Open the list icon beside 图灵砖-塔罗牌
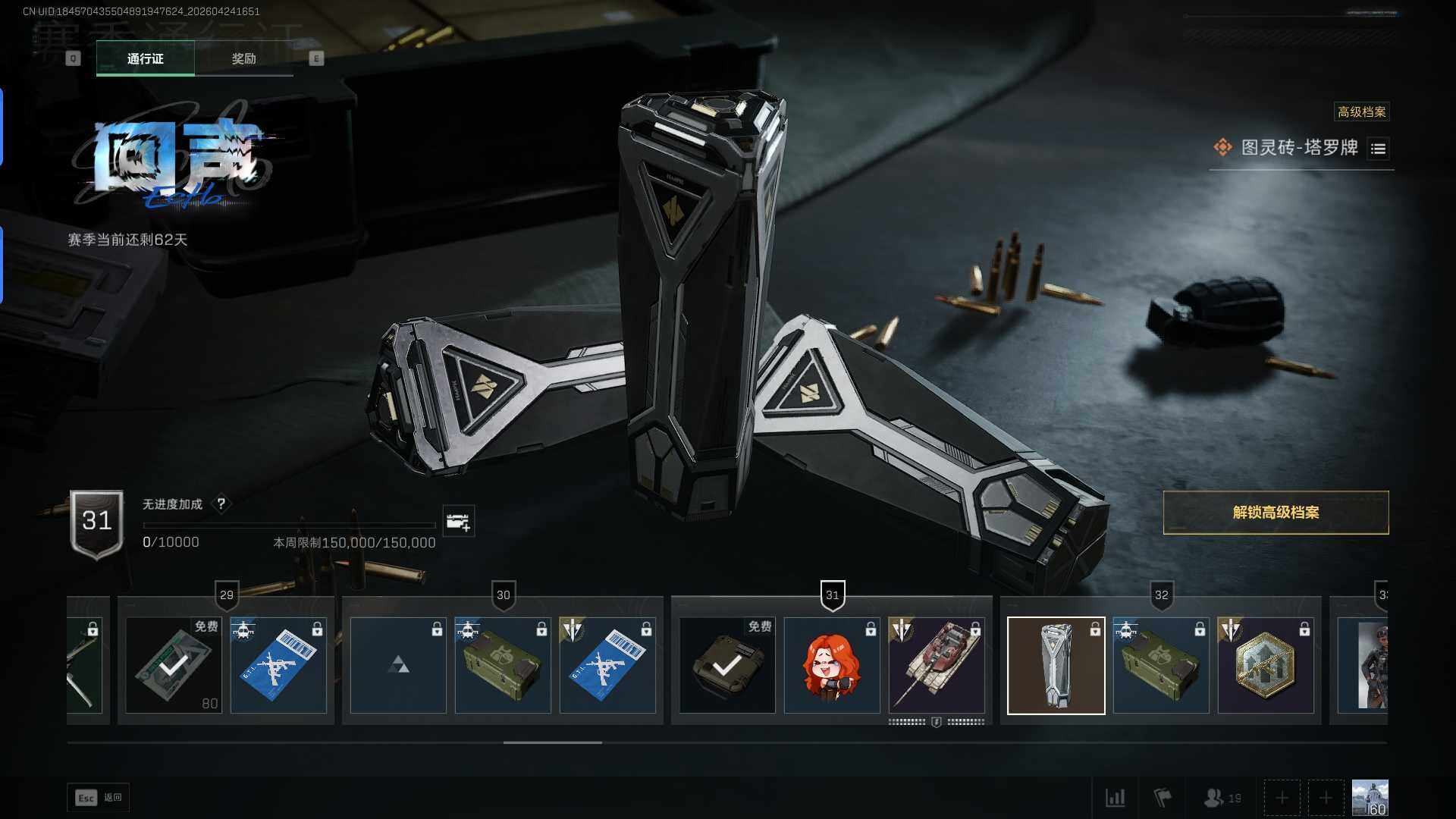1456x819 pixels. pos(1378,149)
